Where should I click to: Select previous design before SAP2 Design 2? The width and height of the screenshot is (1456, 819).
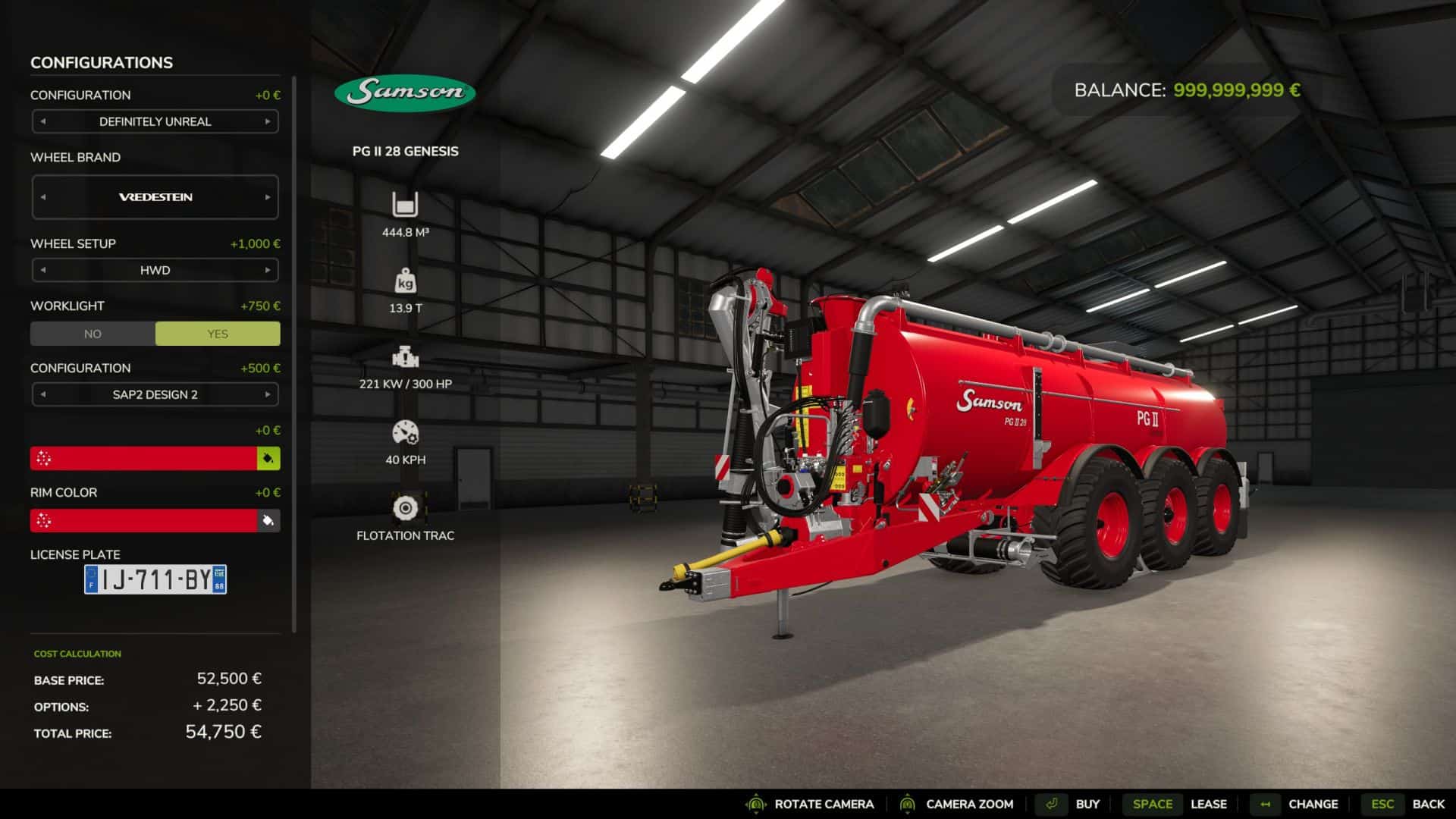[43, 394]
